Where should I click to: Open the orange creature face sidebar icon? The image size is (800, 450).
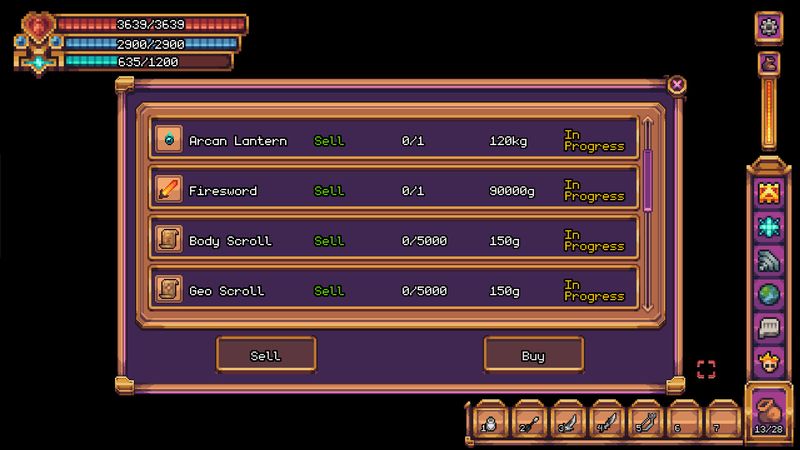pos(769,192)
